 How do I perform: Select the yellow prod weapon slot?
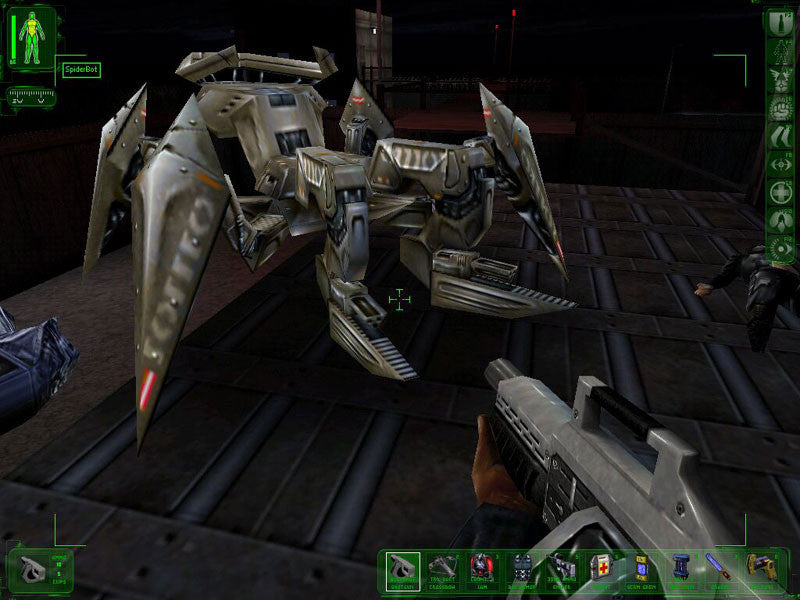760,570
